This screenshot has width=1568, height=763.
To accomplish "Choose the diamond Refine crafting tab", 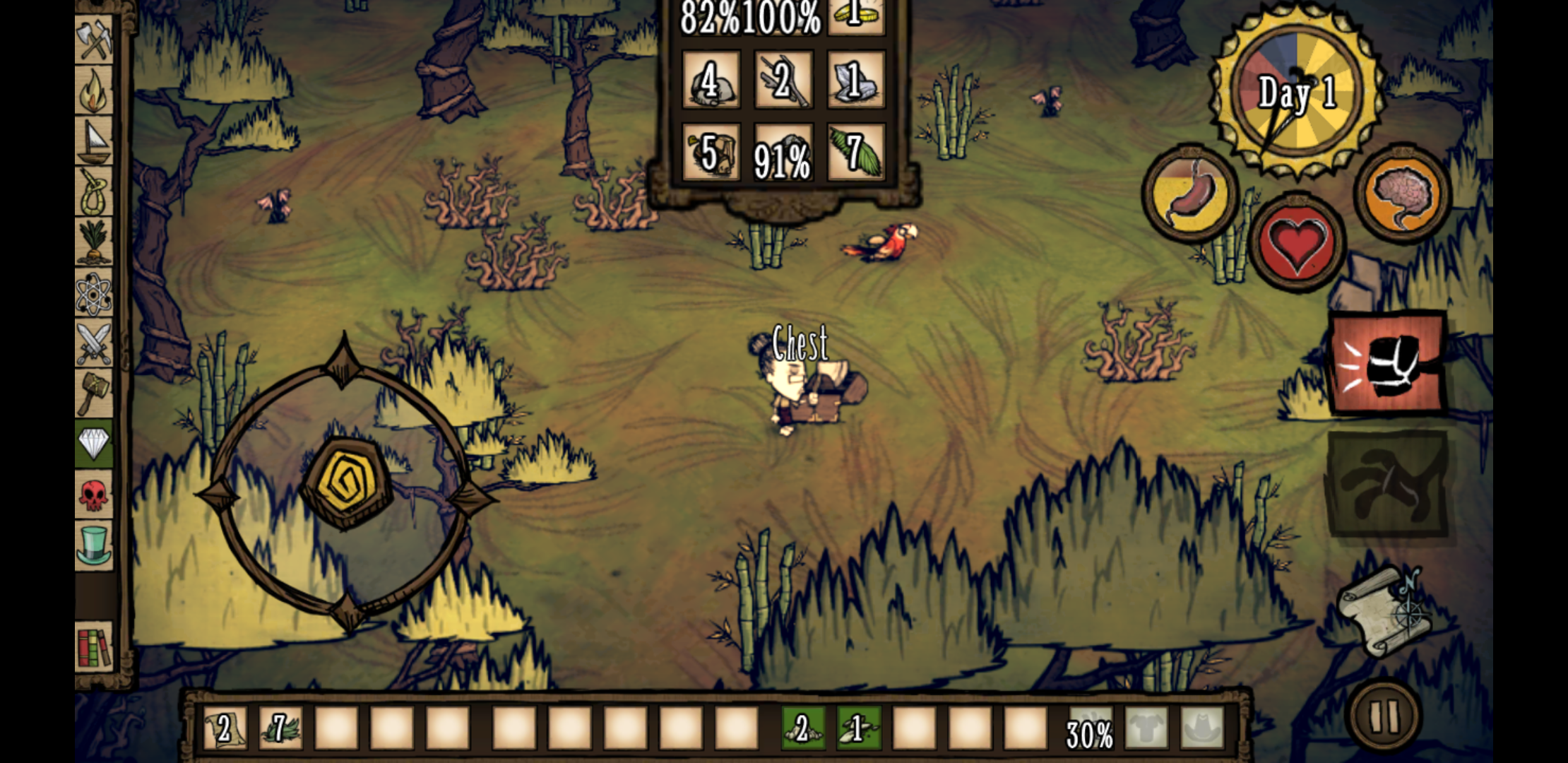I will coord(94,444).
